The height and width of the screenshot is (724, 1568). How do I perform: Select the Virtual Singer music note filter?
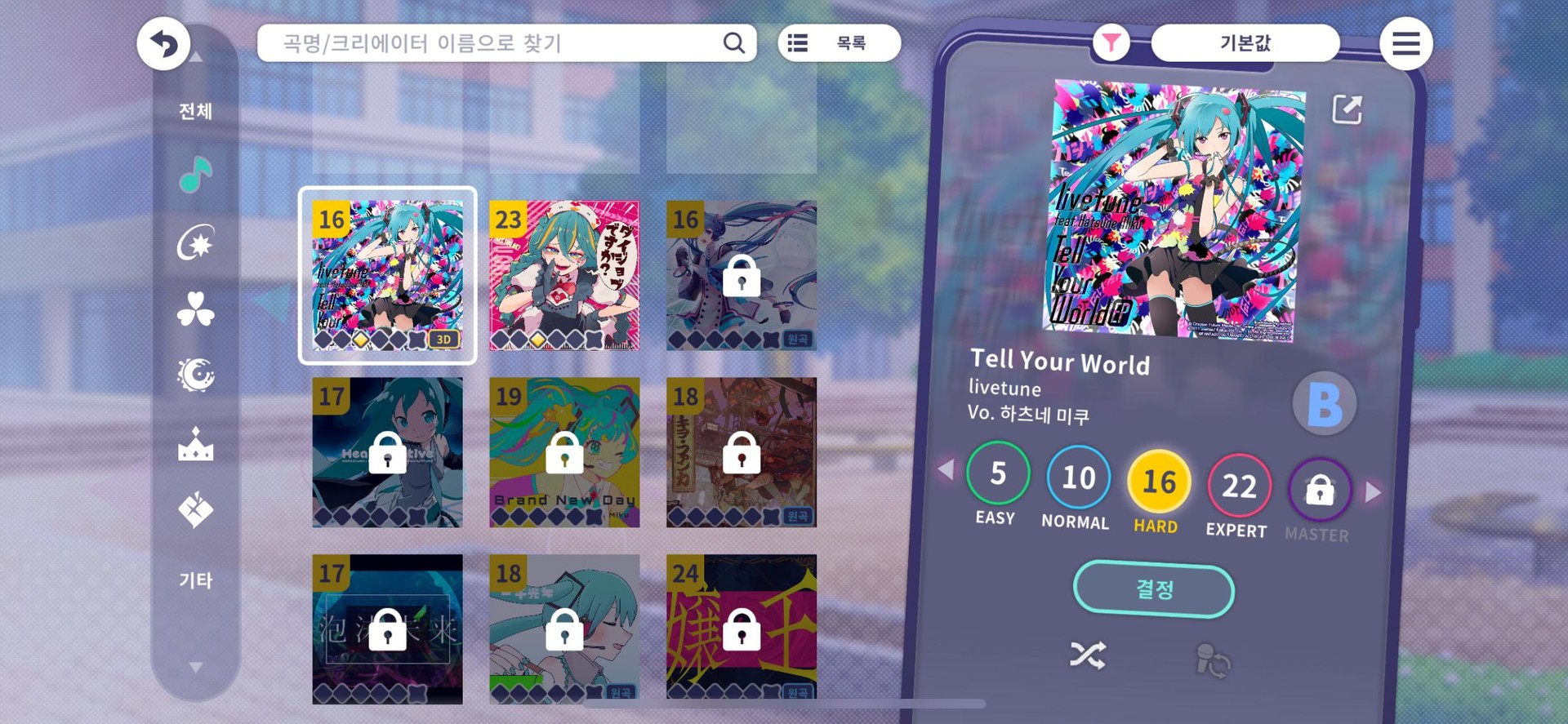(194, 175)
